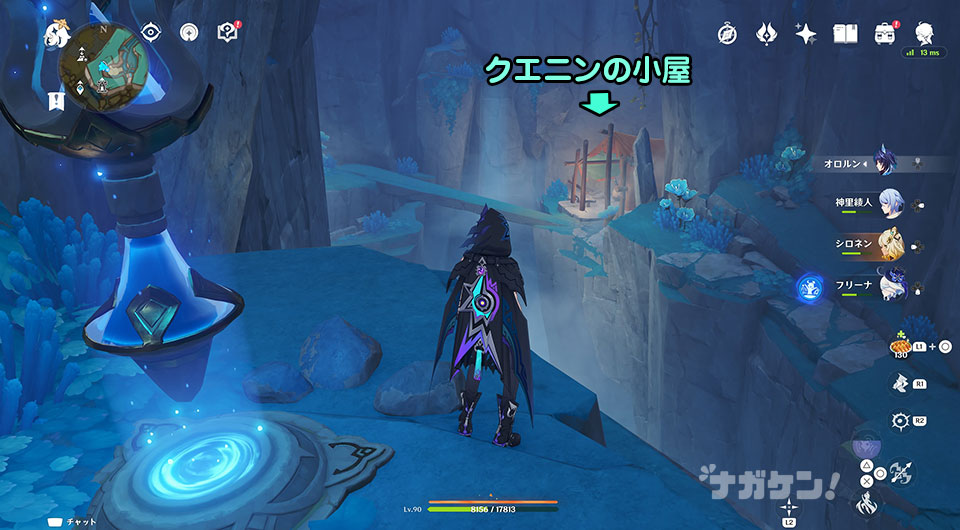Open the quest banner icon with exclamation mark
The height and width of the screenshot is (530, 960).
pyautogui.click(x=54, y=100)
